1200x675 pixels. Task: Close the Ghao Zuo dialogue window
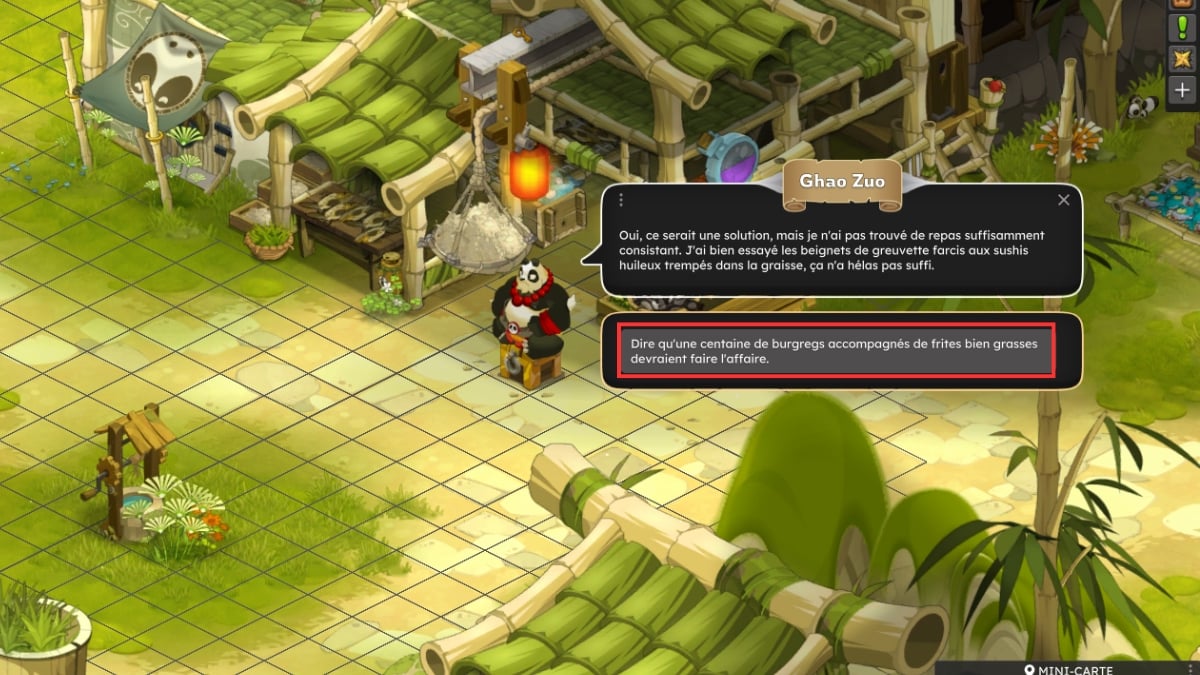(x=1064, y=200)
